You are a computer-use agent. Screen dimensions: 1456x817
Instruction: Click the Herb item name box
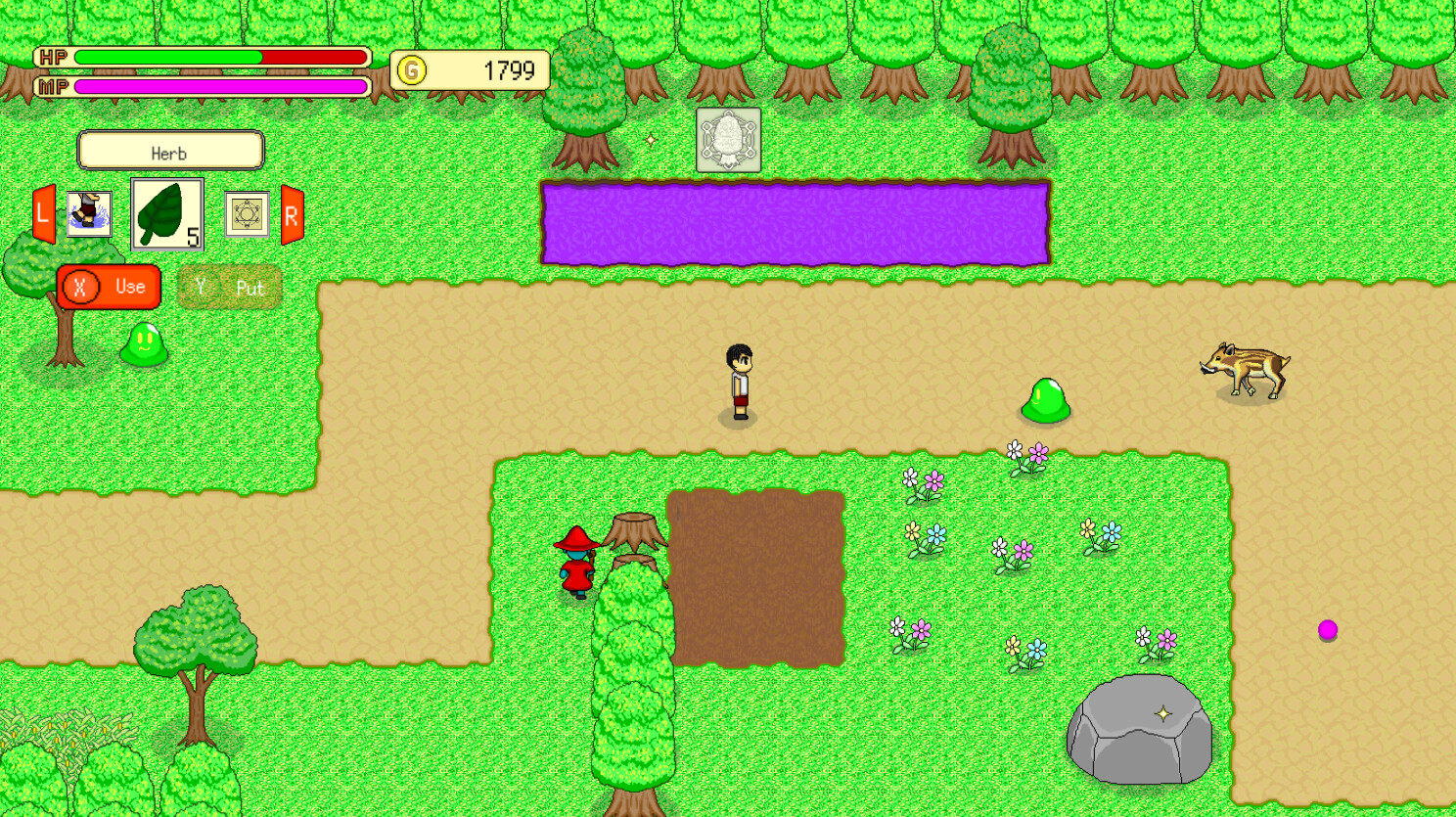point(170,152)
